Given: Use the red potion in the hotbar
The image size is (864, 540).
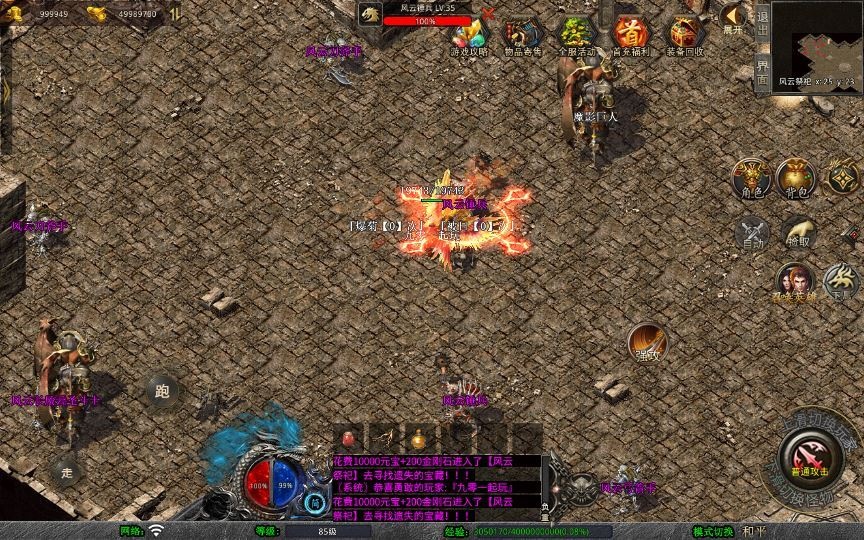Looking at the screenshot, I should [x=350, y=438].
